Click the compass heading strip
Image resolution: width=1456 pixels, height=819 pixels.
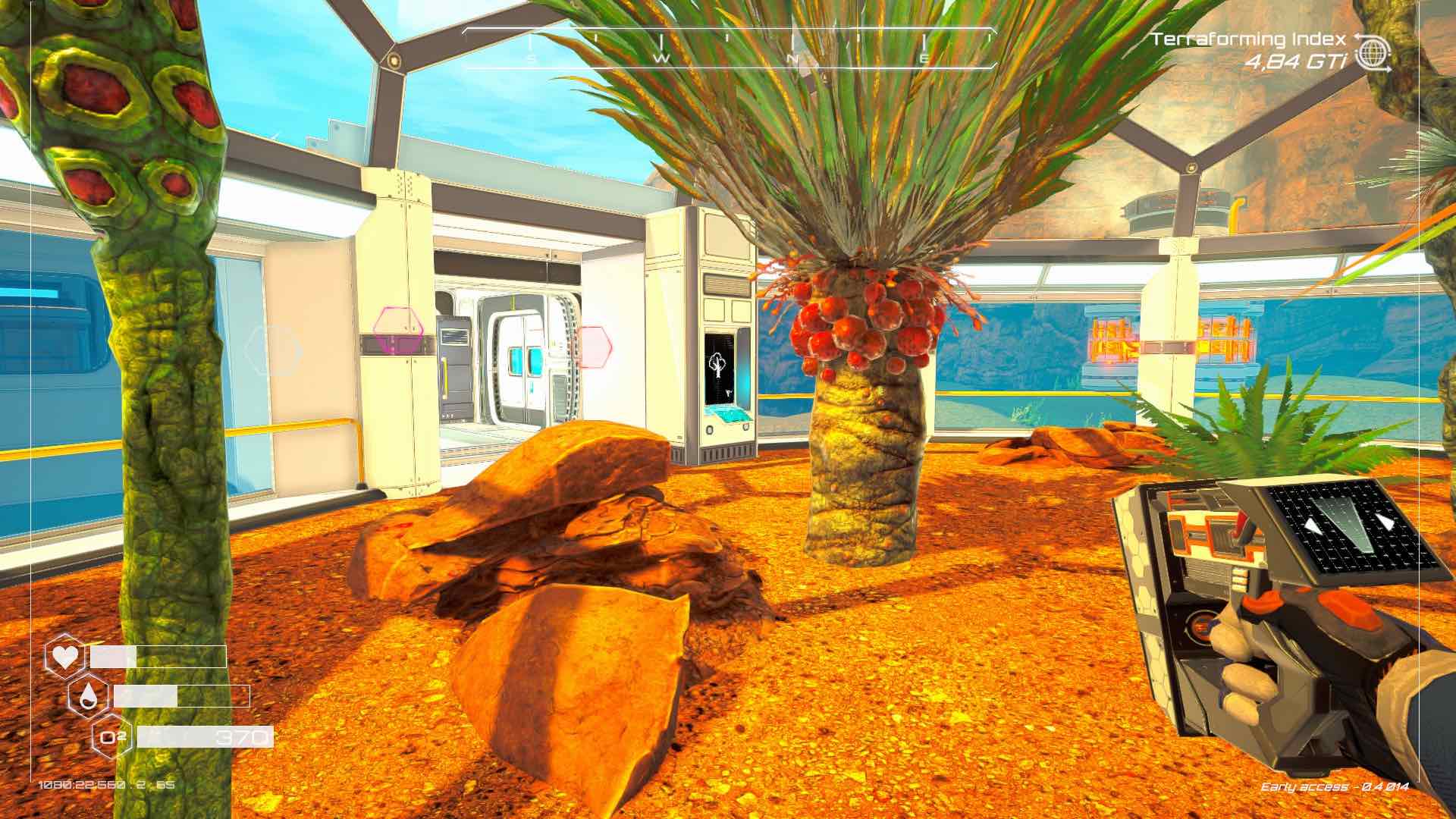tap(728, 49)
